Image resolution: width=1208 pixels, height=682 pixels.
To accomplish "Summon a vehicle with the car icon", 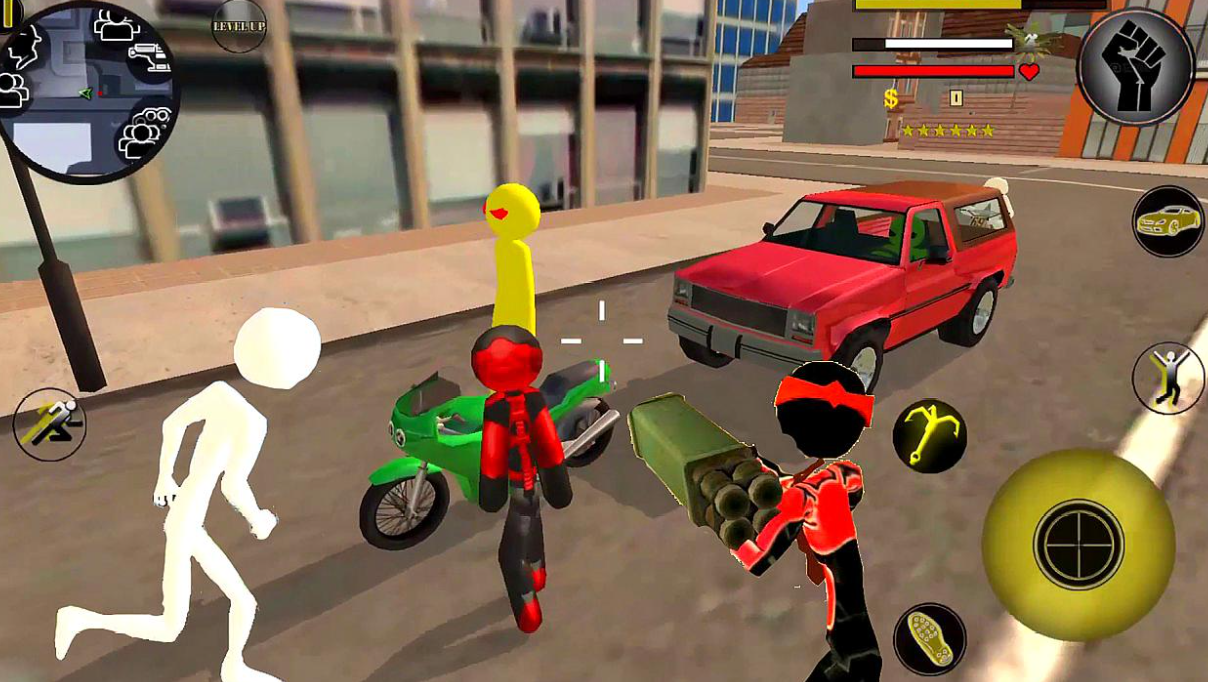I will [x=1168, y=221].
